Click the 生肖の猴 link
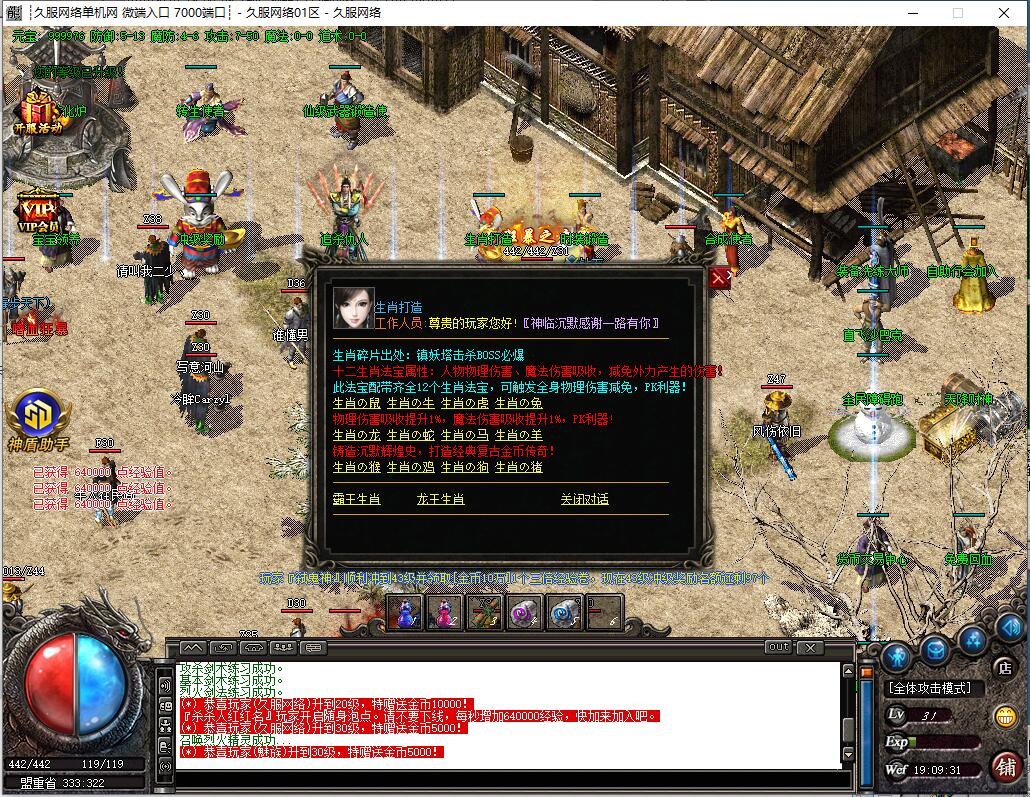This screenshot has height=797, width=1030. [x=350, y=467]
